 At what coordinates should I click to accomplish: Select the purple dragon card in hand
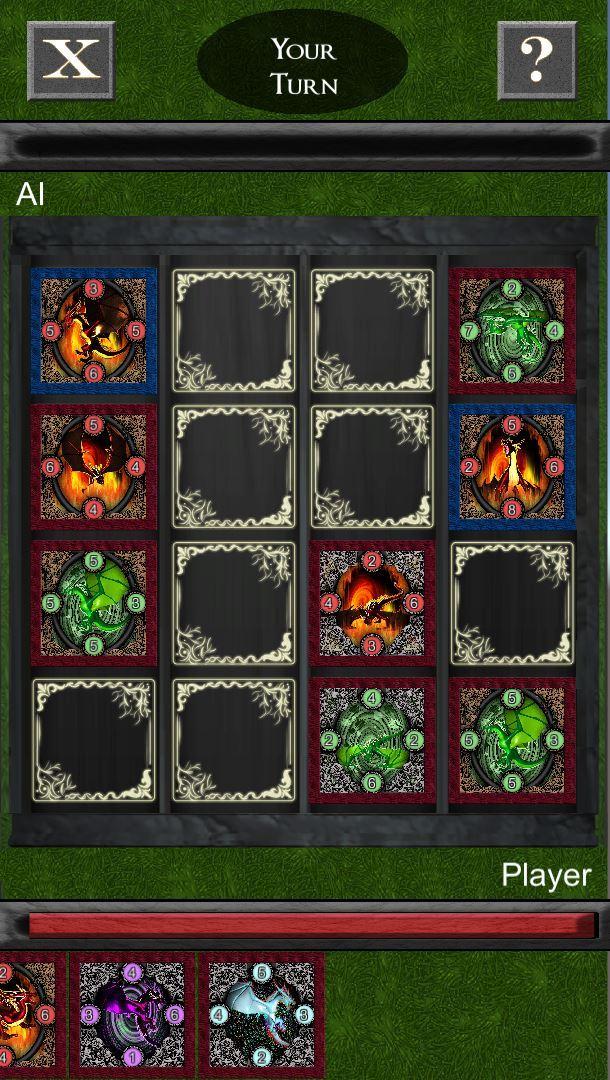click(132, 1014)
